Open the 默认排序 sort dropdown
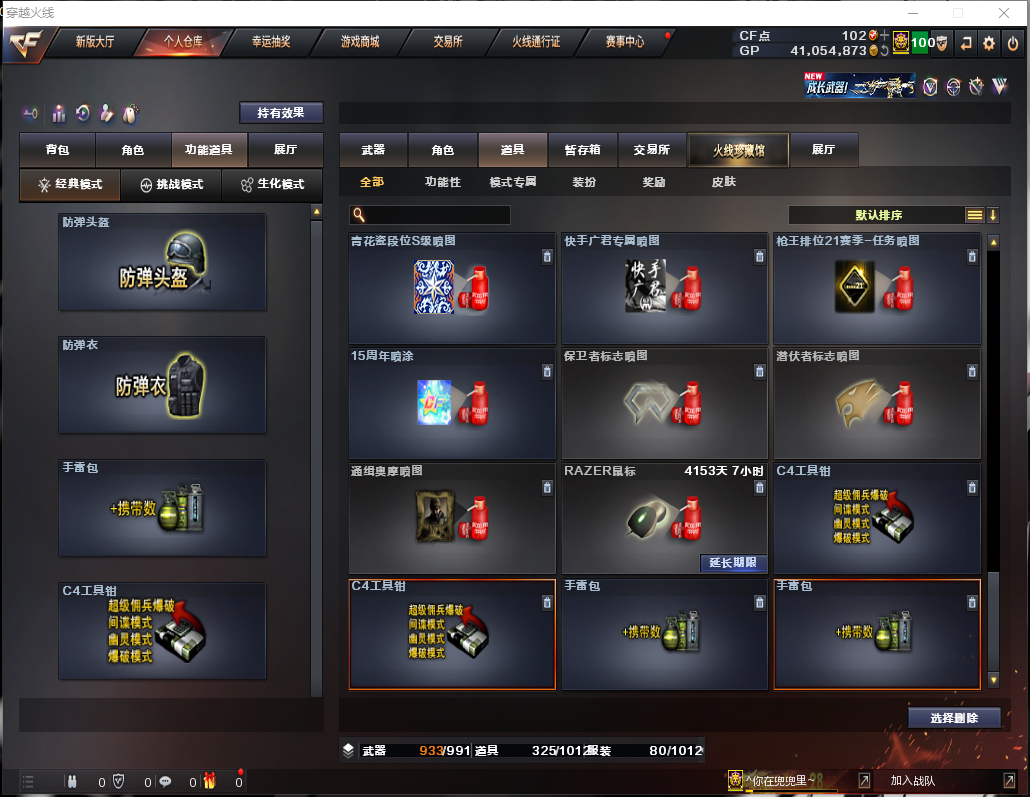1030x797 pixels. [878, 215]
